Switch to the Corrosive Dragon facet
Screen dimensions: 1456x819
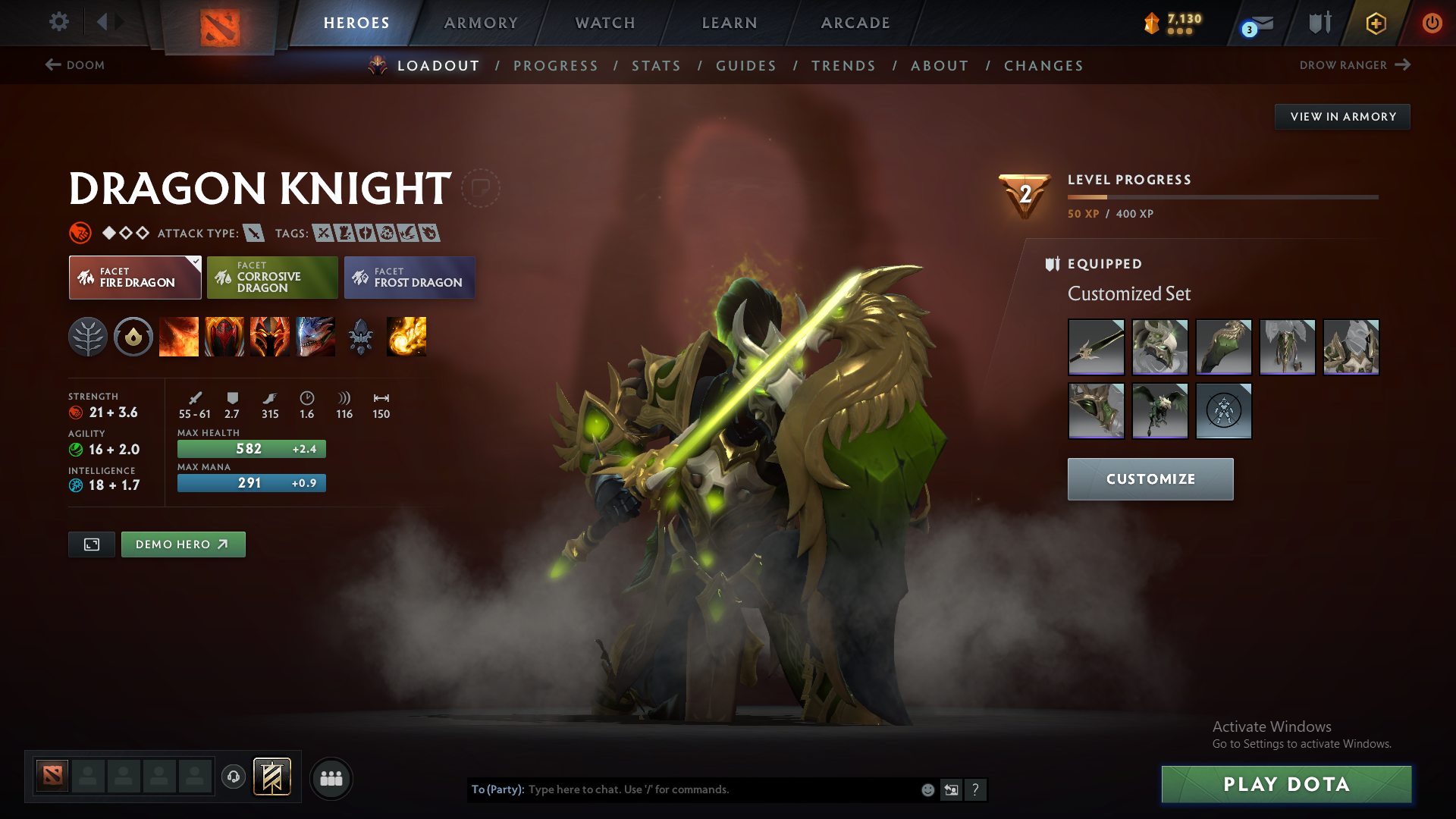pyautogui.click(x=271, y=278)
